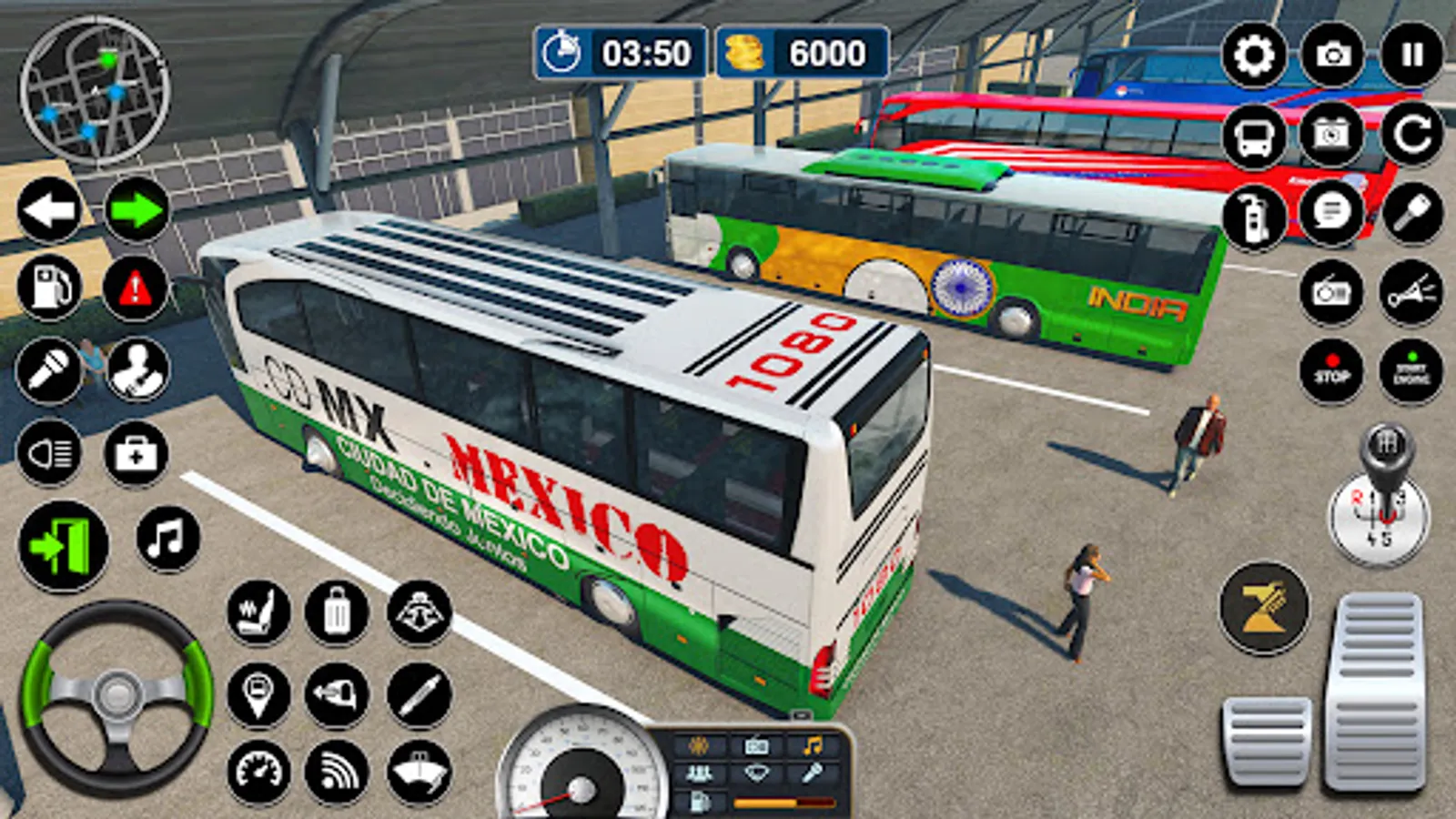Activate the left turn arrow indicator
1456x819 pixels.
click(49, 210)
